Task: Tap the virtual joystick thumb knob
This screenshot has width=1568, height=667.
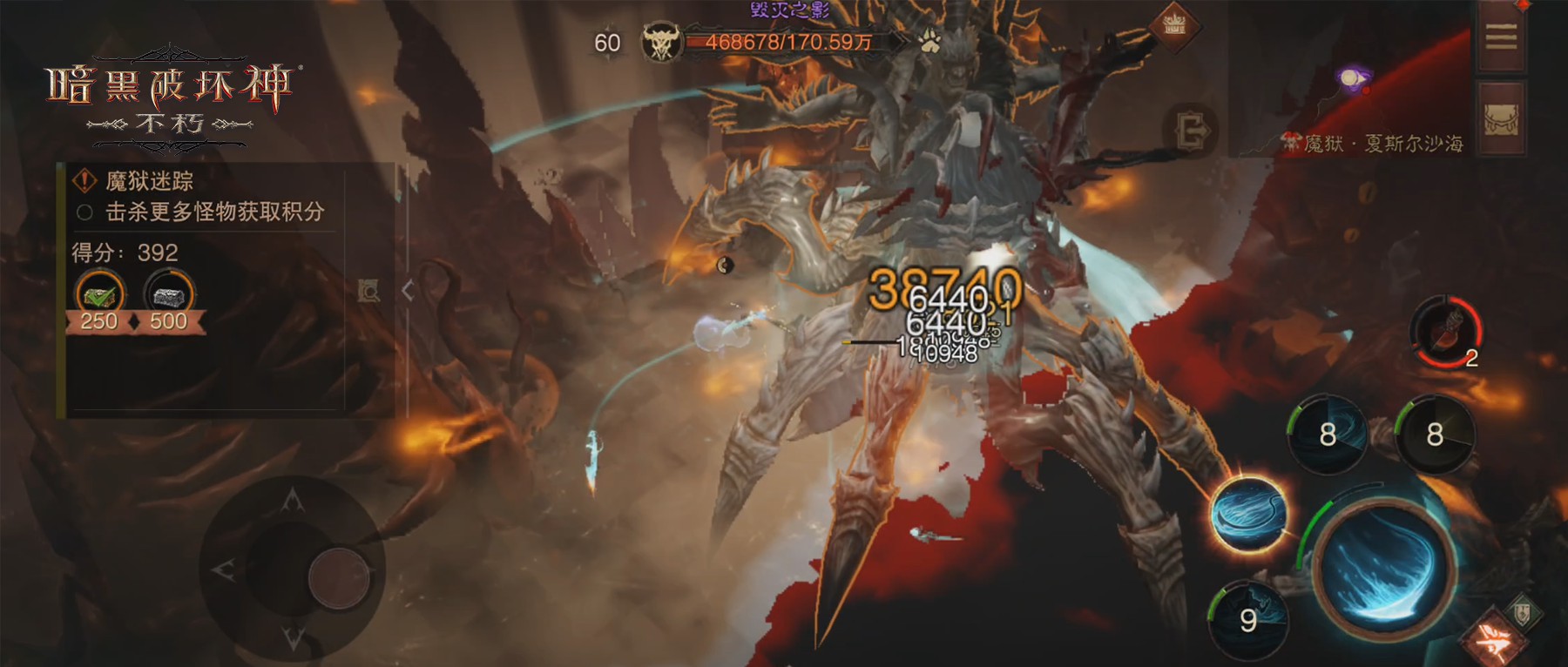Action: pos(338,578)
